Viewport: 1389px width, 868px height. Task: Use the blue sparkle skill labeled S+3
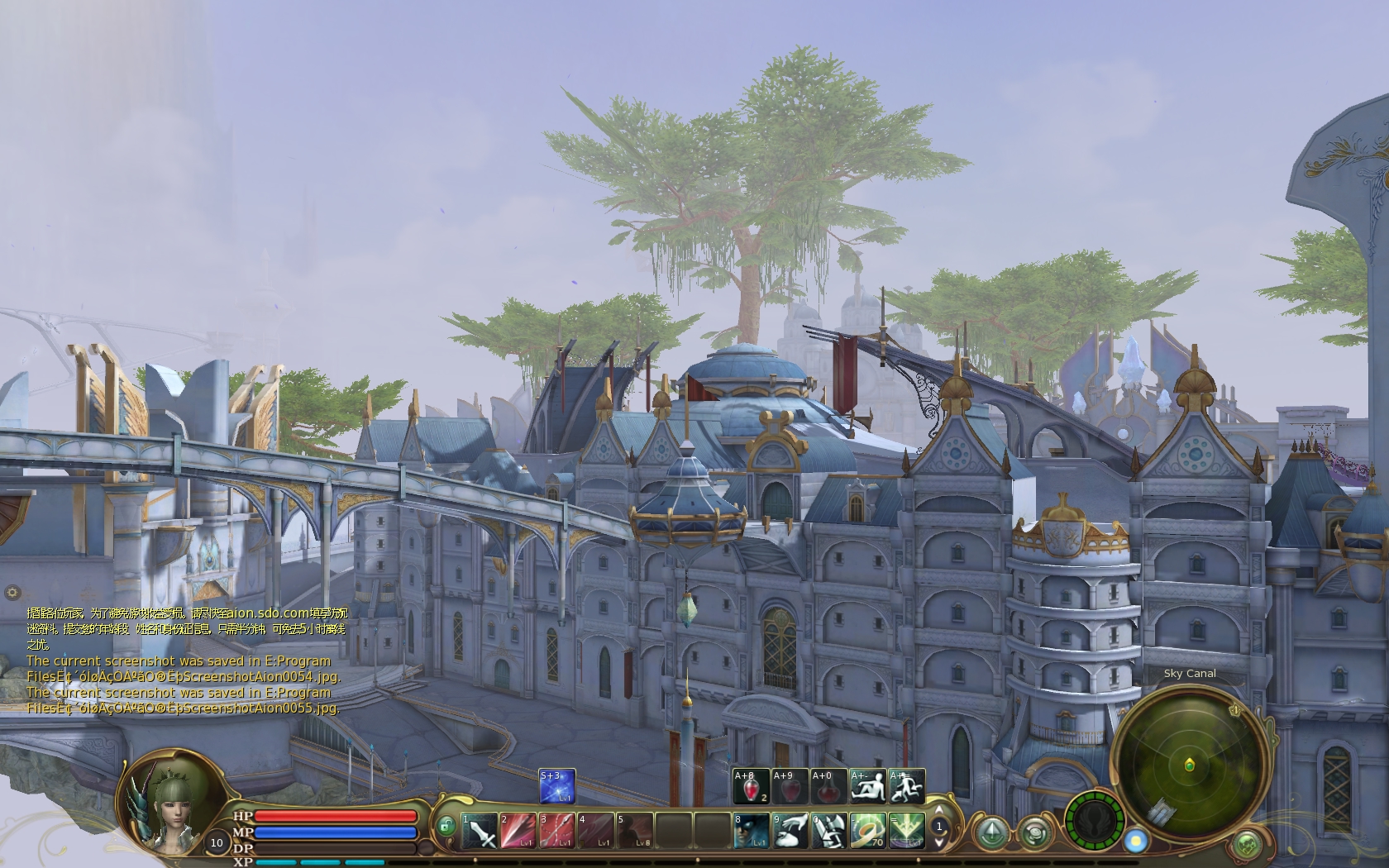[x=557, y=786]
